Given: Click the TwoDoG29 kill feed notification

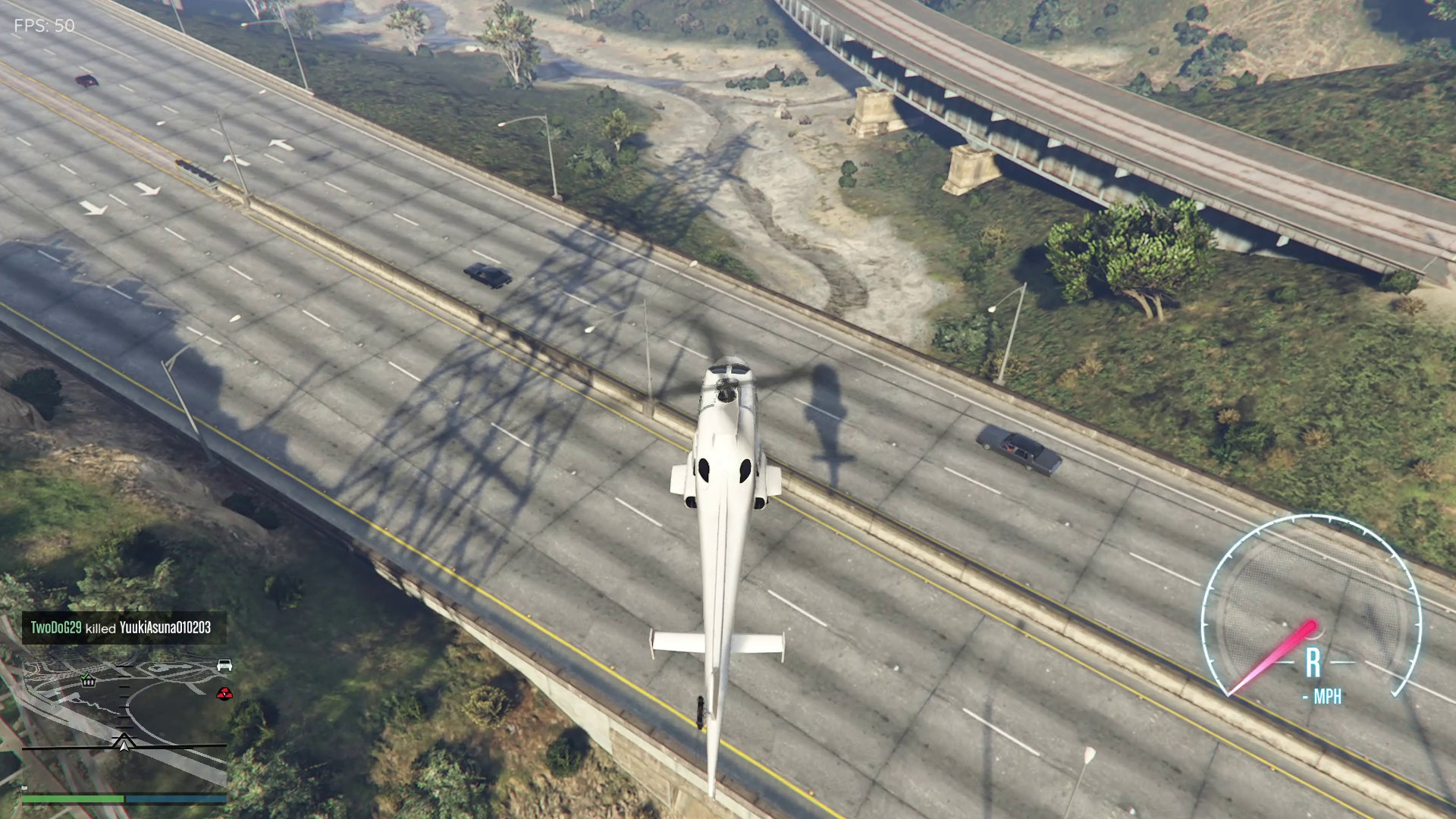Looking at the screenshot, I should 121,628.
